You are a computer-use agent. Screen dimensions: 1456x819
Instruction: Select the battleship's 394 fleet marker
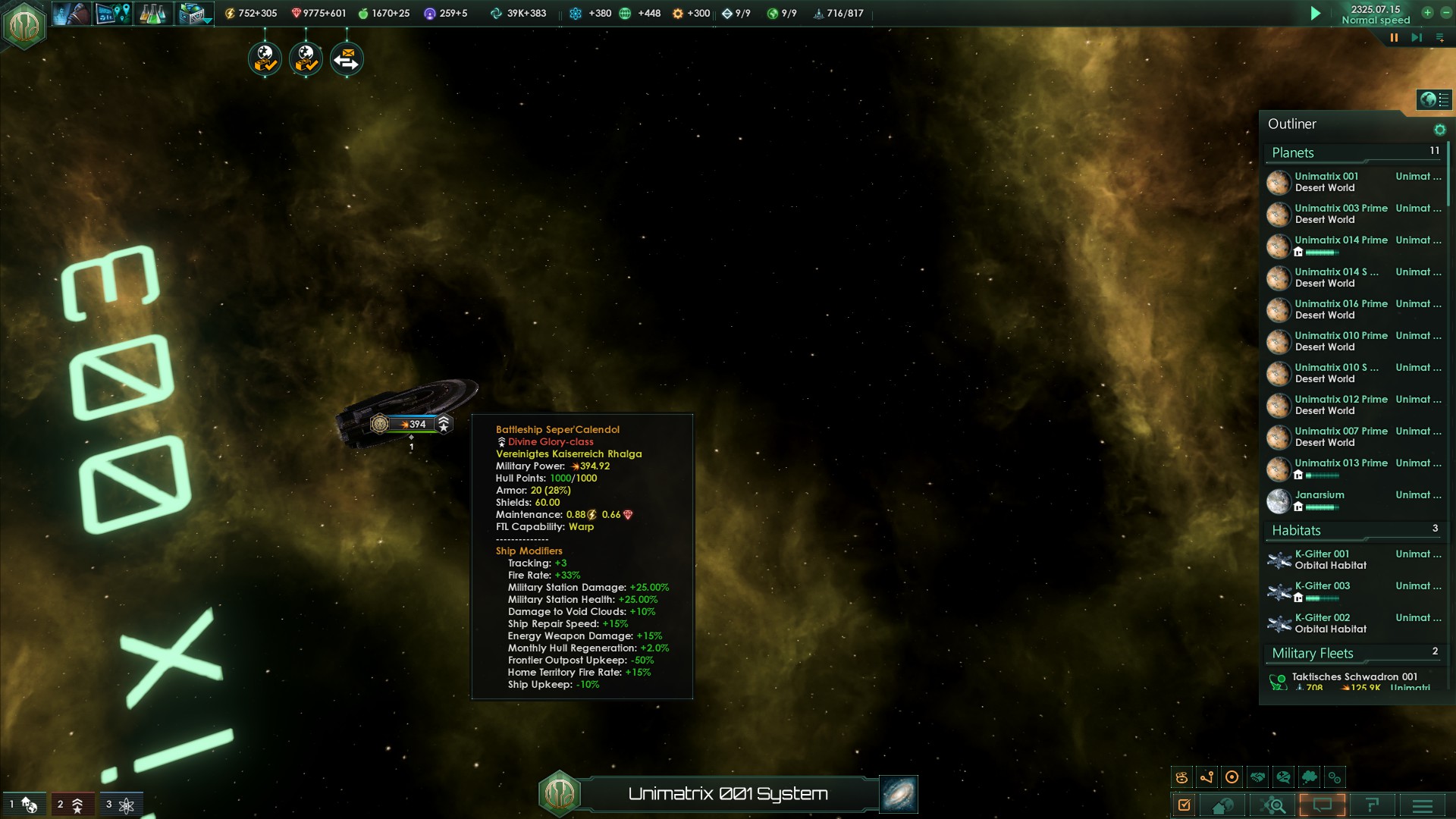(412, 424)
